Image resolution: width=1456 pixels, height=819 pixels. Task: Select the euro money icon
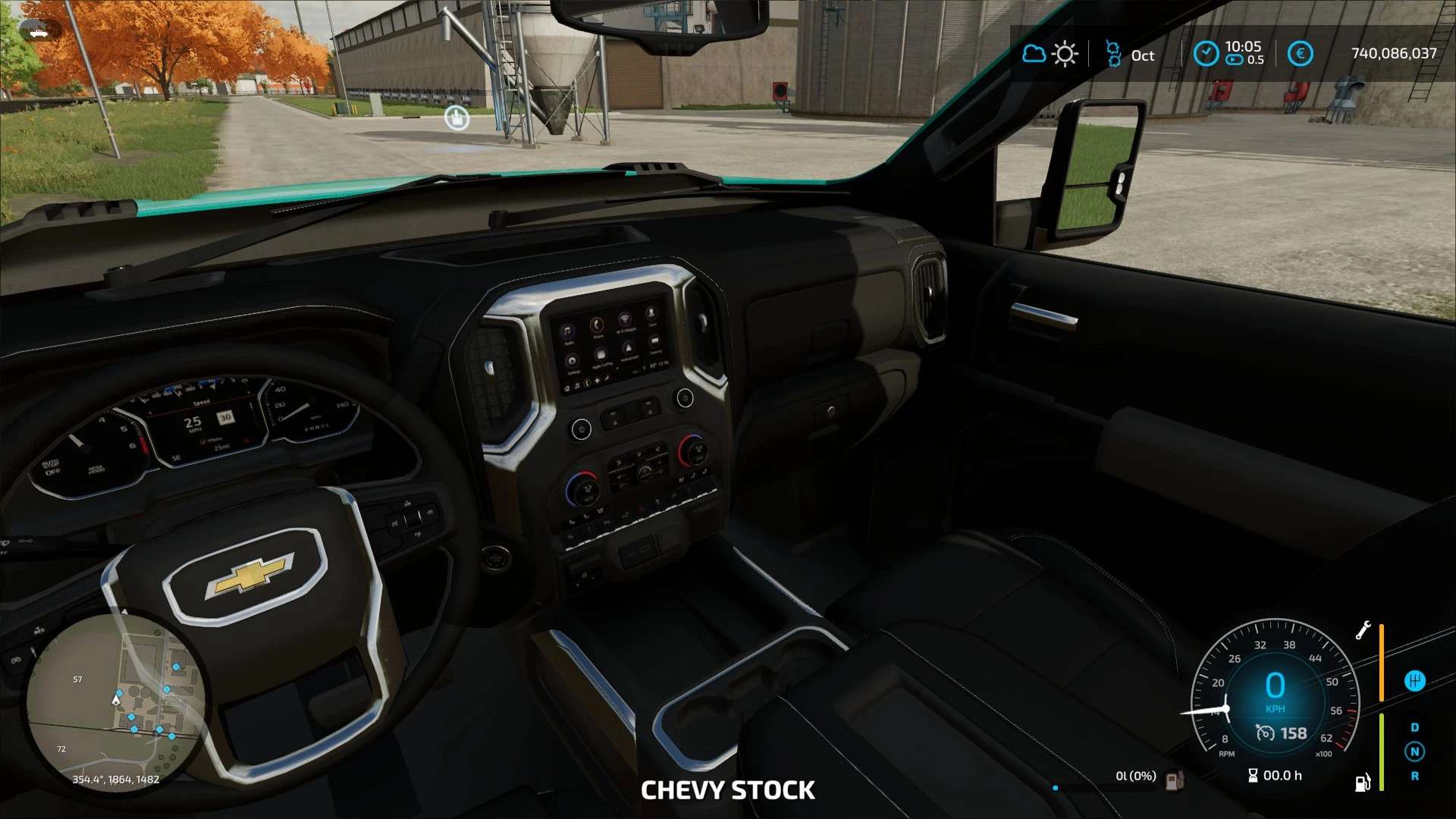1300,54
